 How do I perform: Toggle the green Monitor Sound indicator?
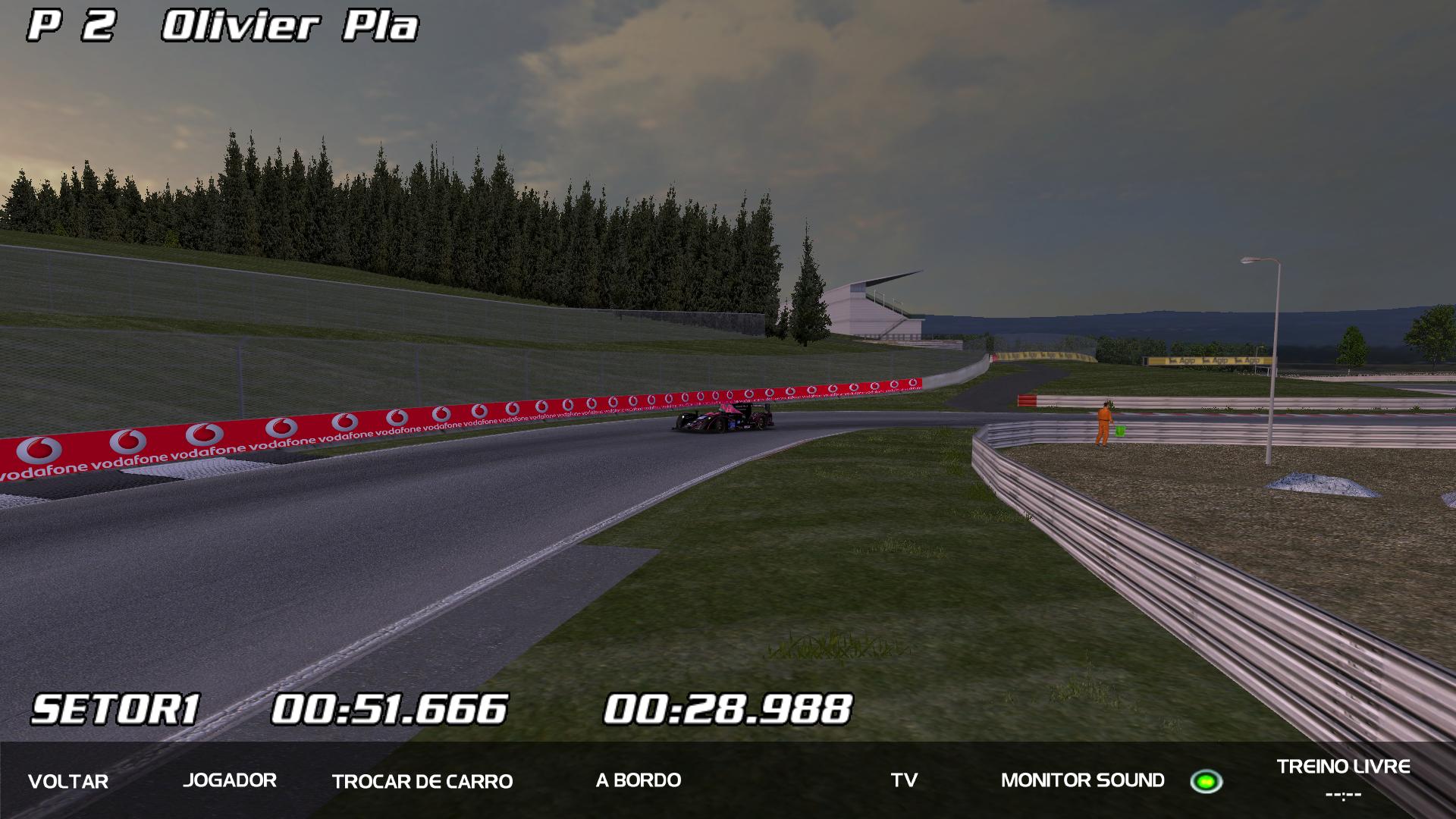click(x=1206, y=781)
